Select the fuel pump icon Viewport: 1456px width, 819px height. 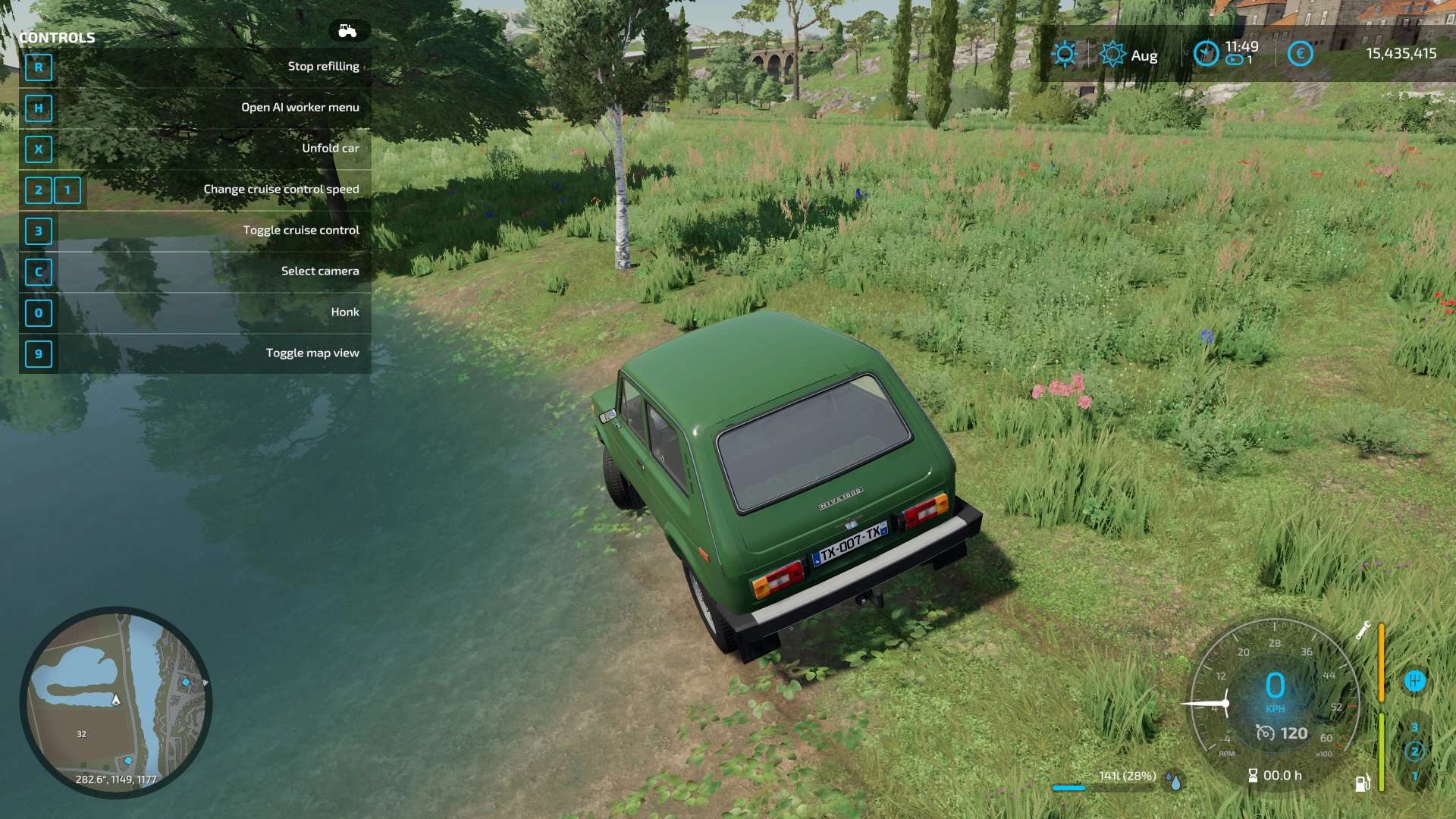(1362, 783)
